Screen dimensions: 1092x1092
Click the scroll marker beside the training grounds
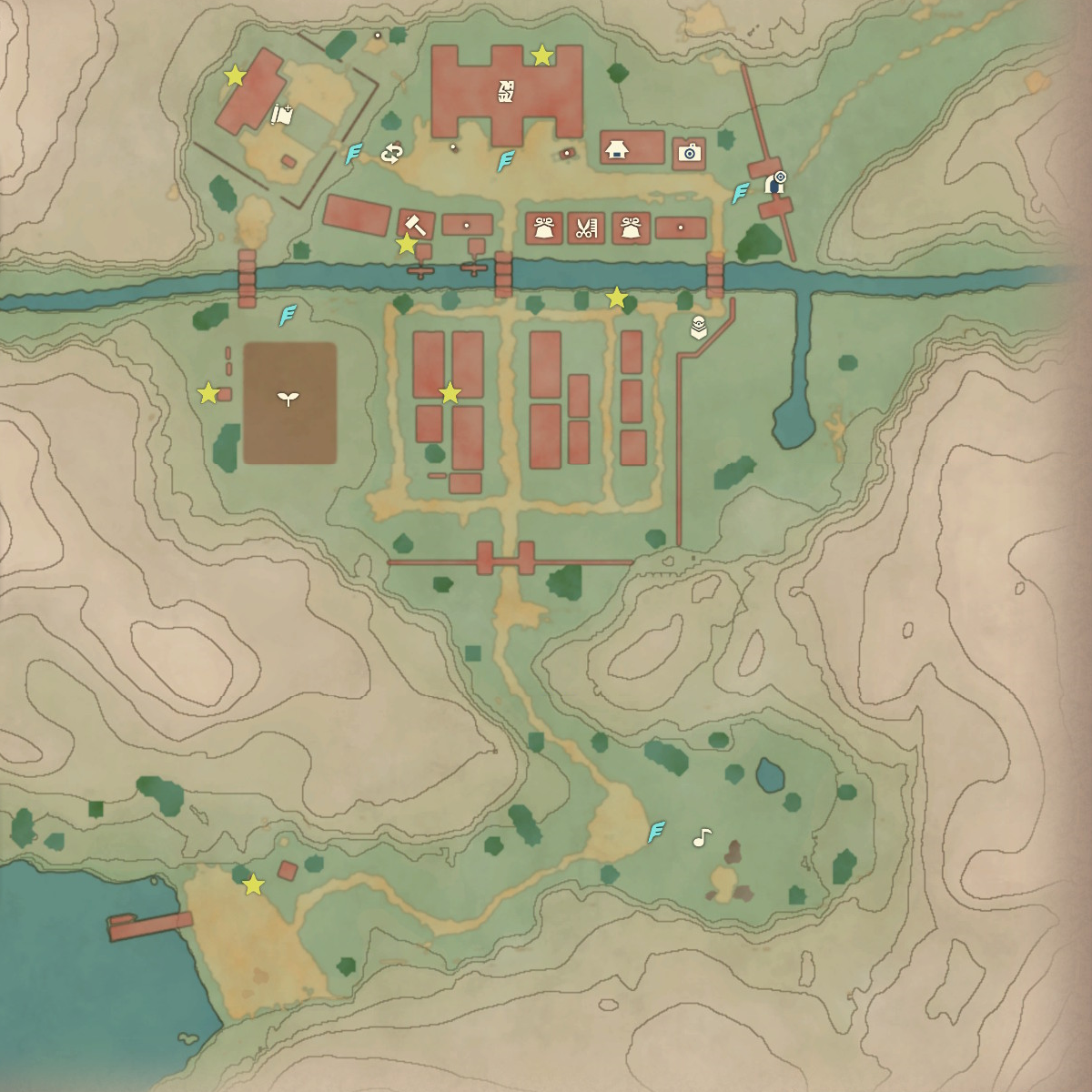pos(282,116)
